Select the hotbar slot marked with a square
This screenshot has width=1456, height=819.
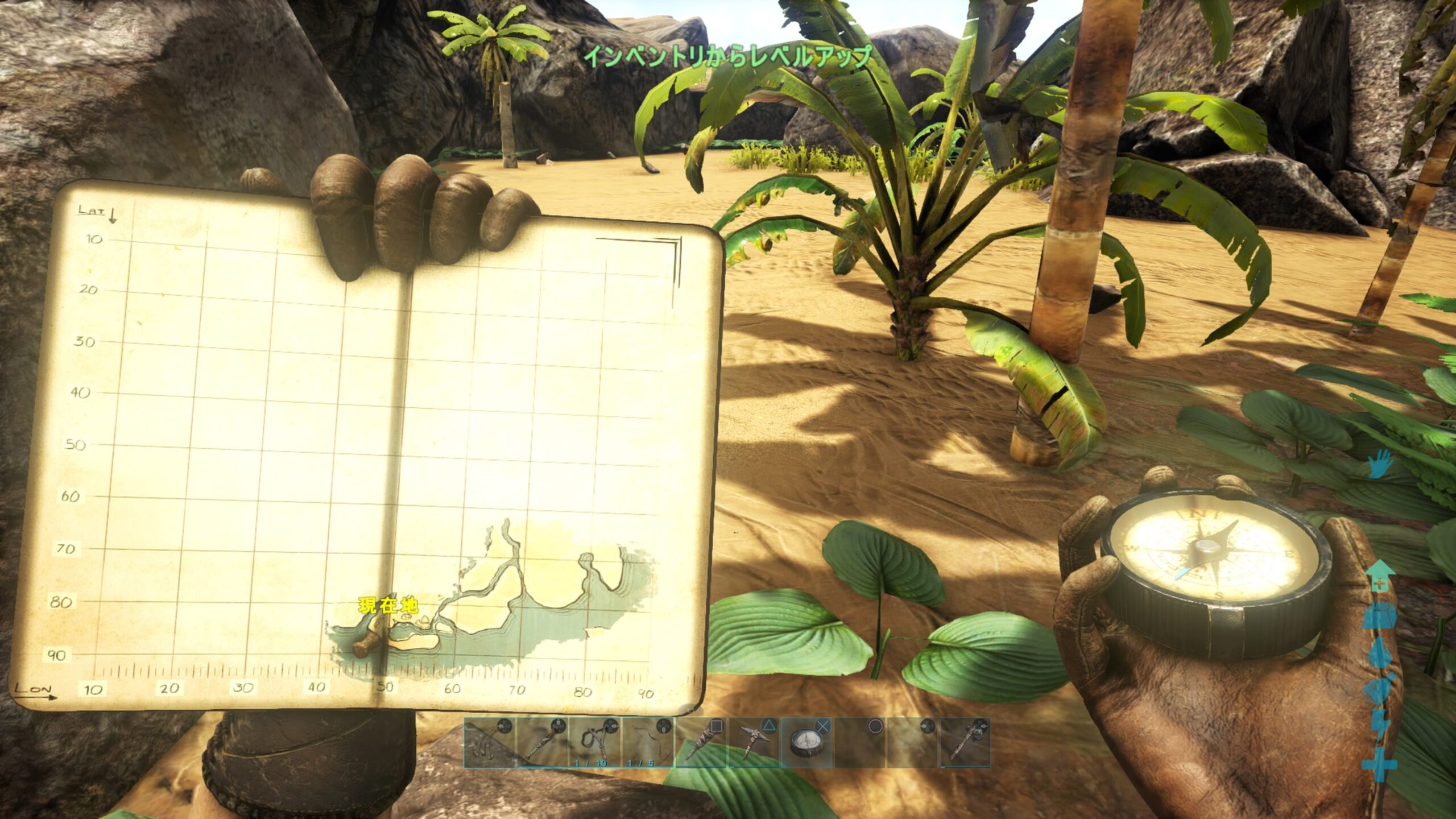[x=702, y=742]
